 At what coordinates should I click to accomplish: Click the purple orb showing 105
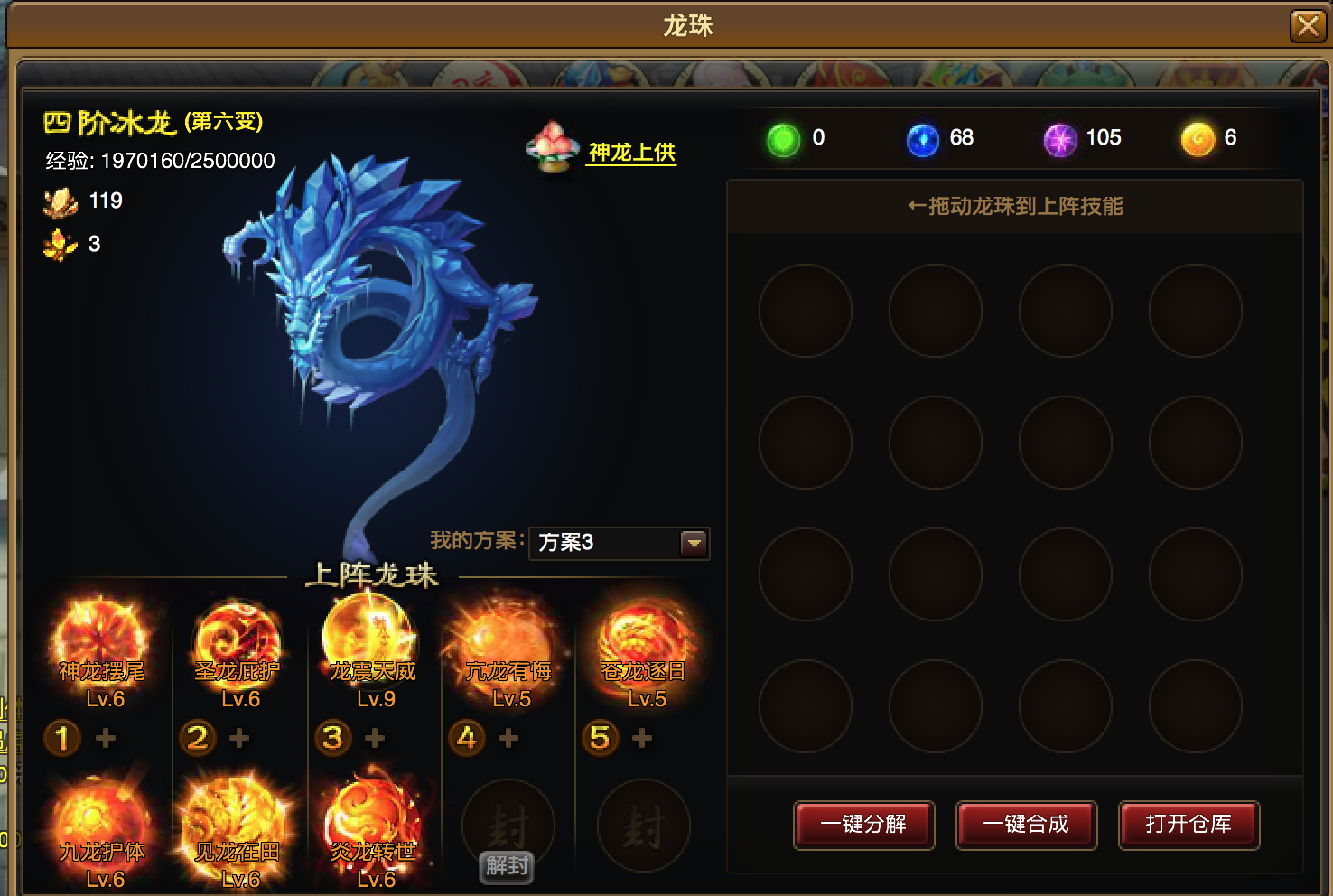coord(1059,140)
